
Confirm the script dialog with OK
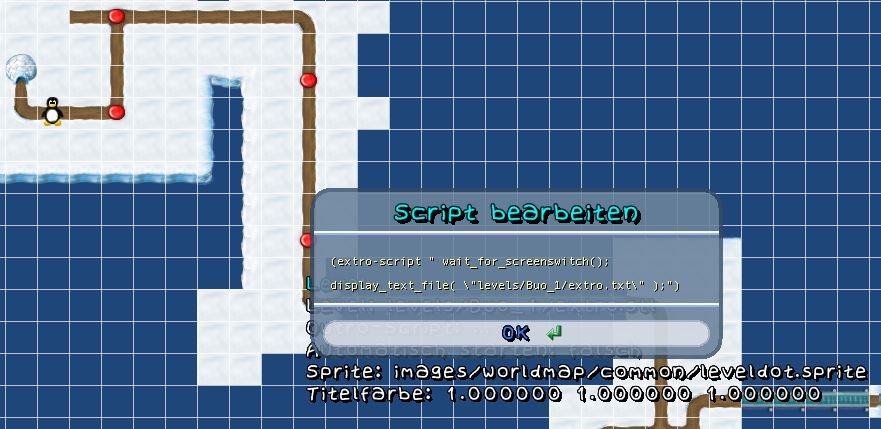tap(516, 333)
